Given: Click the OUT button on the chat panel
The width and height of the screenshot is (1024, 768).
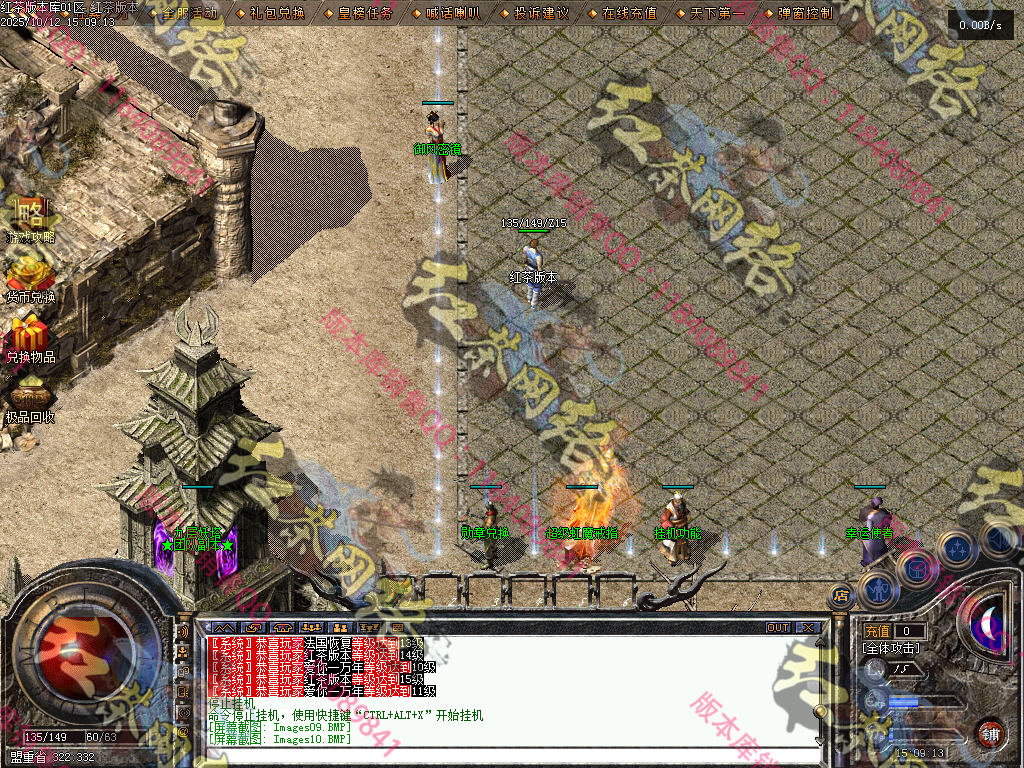Looking at the screenshot, I should pyautogui.click(x=778, y=628).
